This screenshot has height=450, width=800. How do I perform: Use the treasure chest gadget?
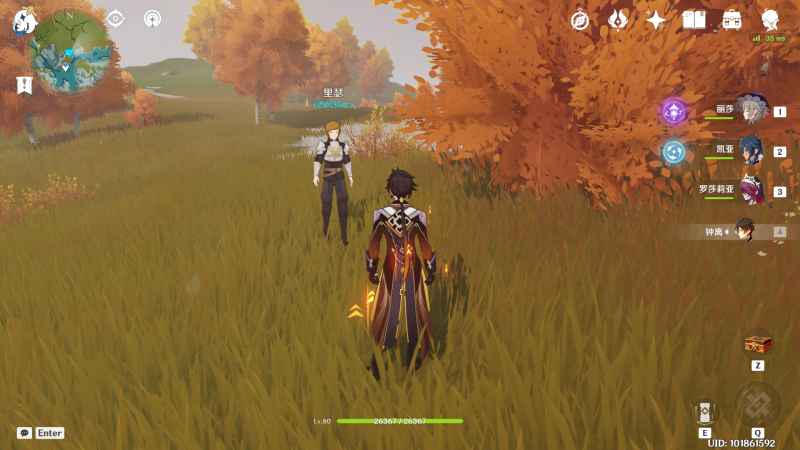(758, 345)
